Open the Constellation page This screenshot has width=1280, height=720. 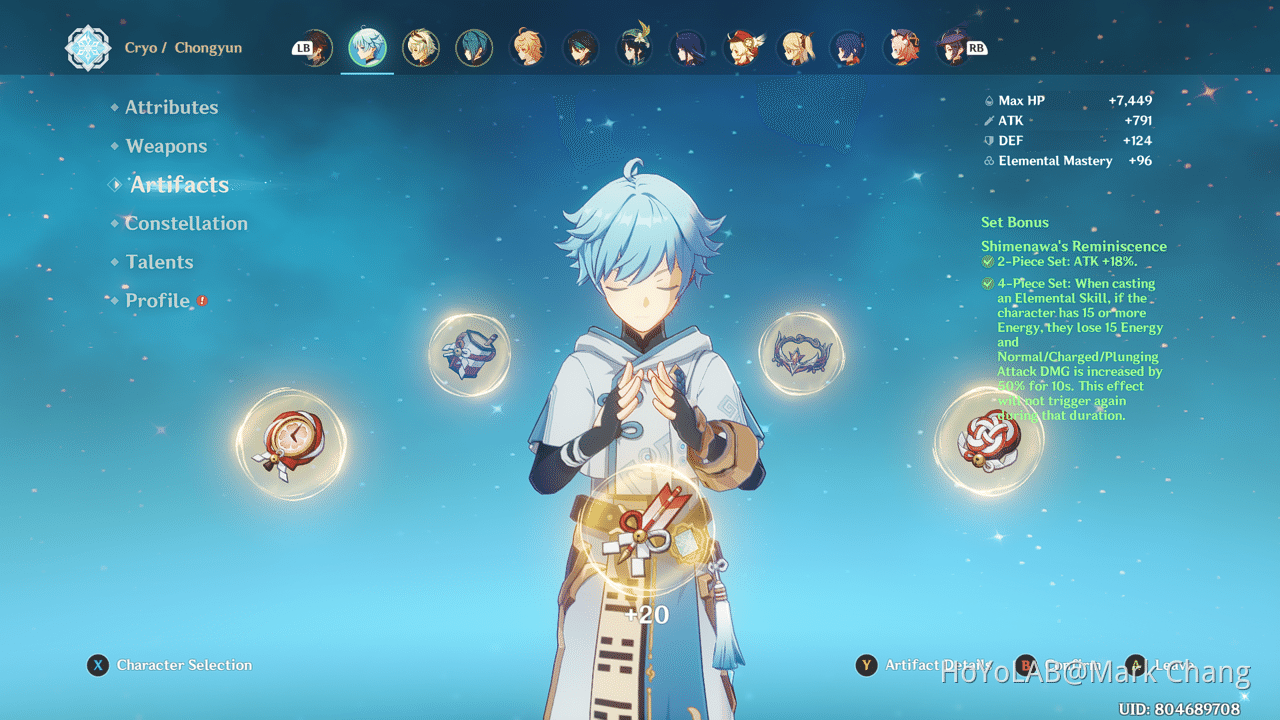click(x=186, y=223)
